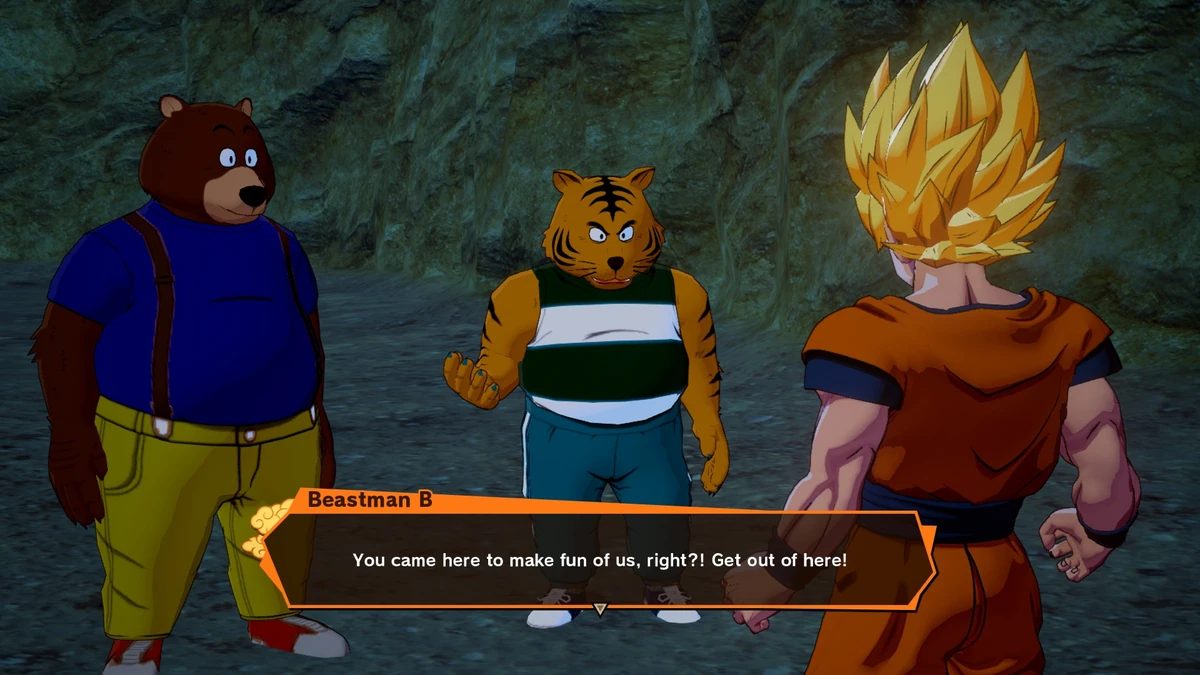The height and width of the screenshot is (675, 1200).
Task: Advance dialogue with the down arrow indicator
Action: point(600,609)
